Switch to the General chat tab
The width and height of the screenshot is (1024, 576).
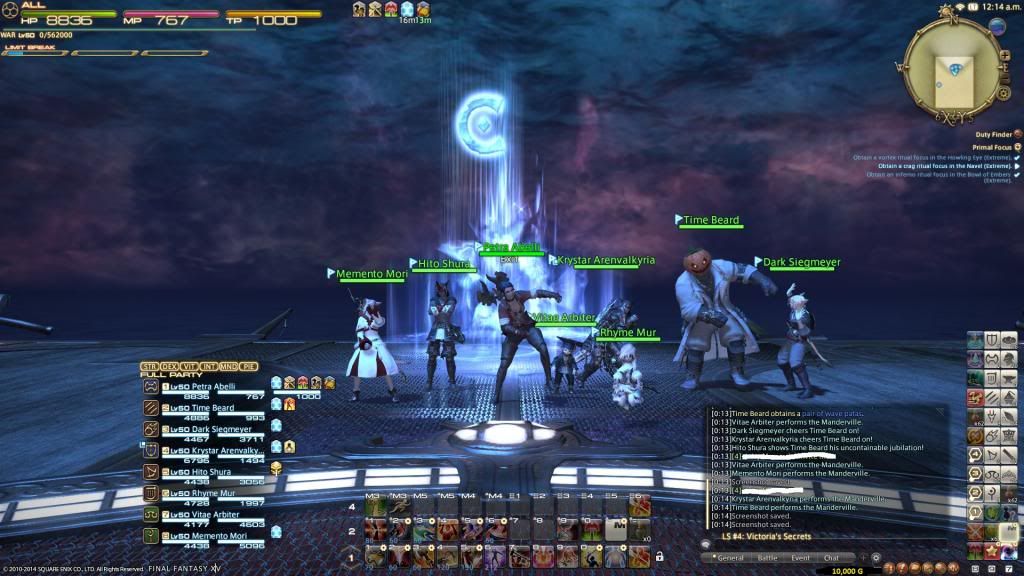pos(728,558)
